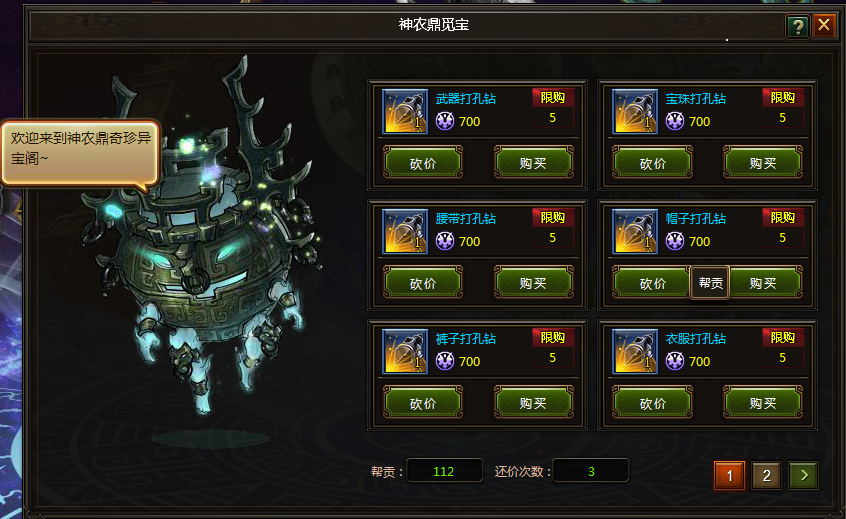Screen dimensions: 846x519
Task: Buy (购买) the 腰带打孔钻
Action: [533, 283]
